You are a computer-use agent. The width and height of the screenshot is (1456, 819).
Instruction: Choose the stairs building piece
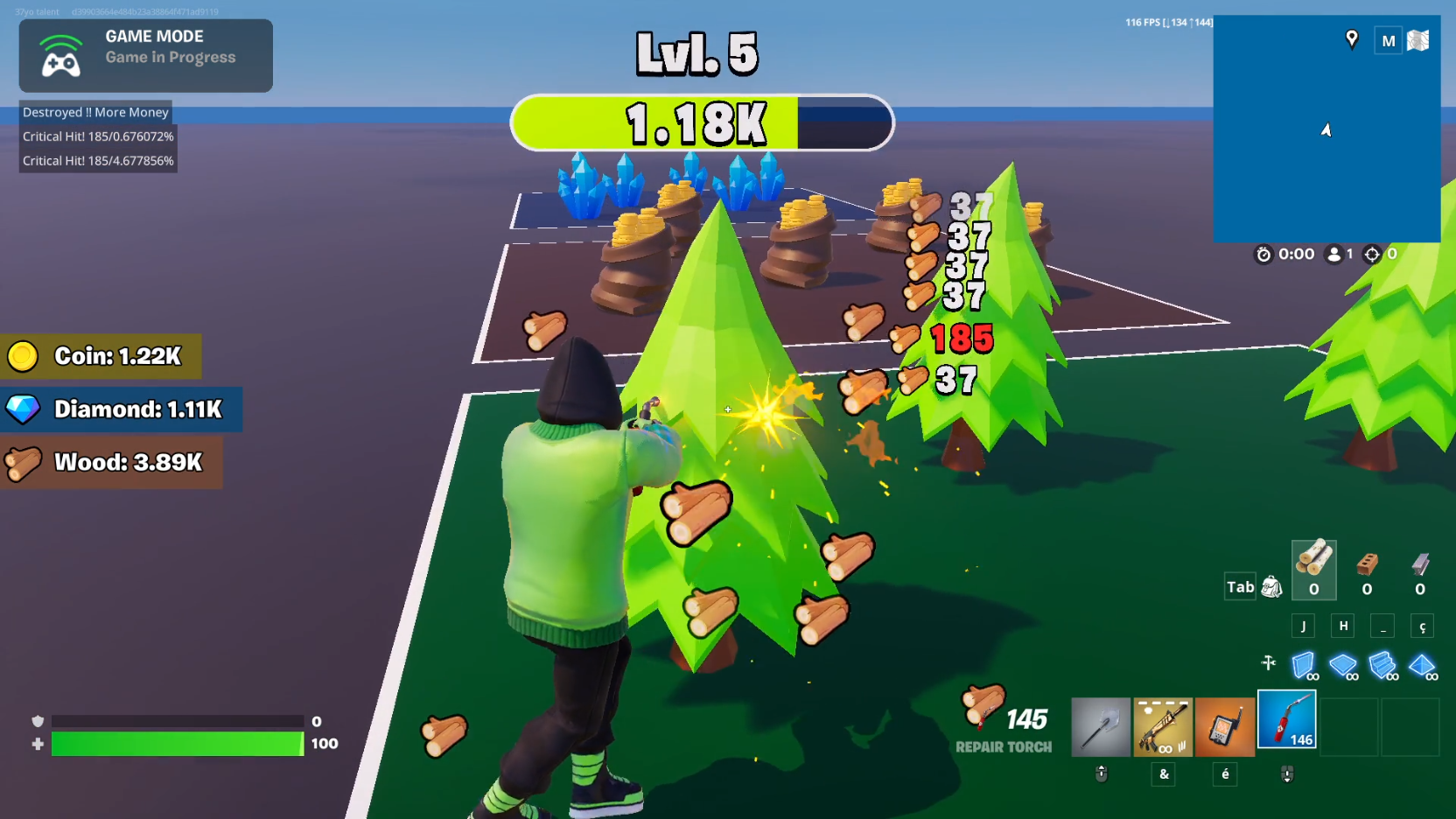pyautogui.click(x=1382, y=666)
